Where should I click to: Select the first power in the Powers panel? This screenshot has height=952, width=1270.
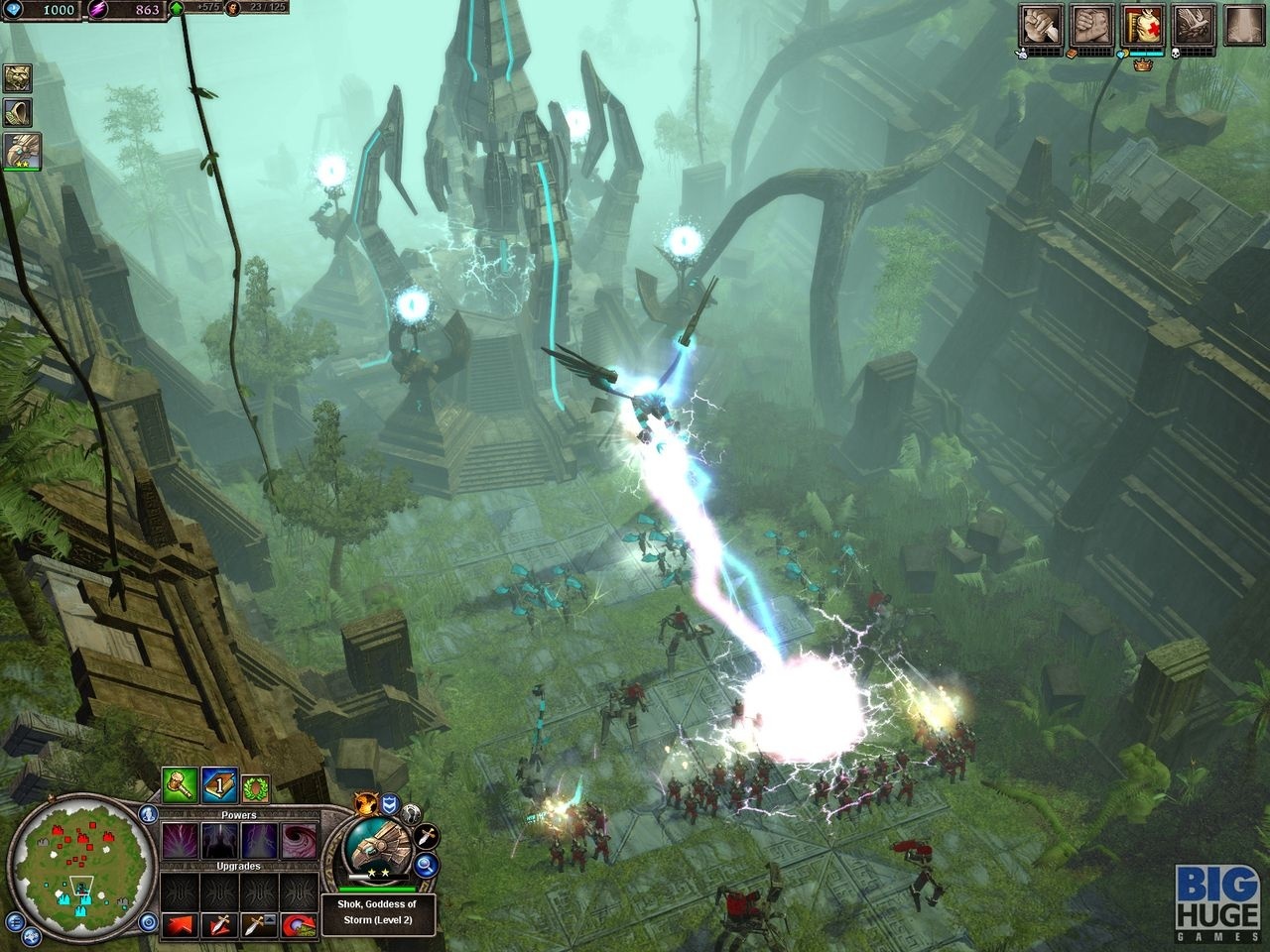click(180, 840)
